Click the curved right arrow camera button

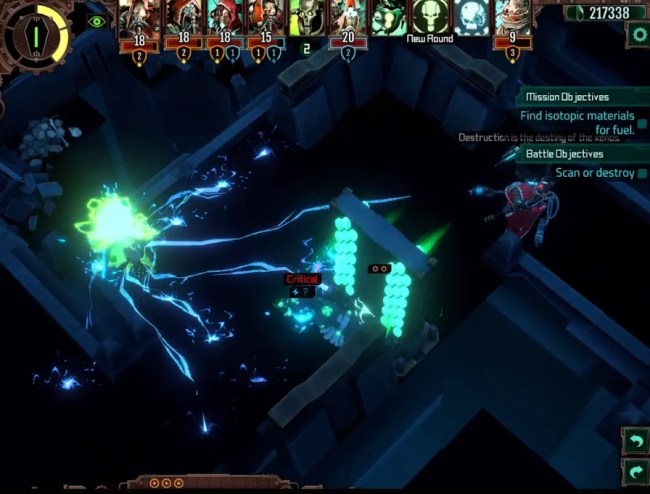tap(635, 469)
